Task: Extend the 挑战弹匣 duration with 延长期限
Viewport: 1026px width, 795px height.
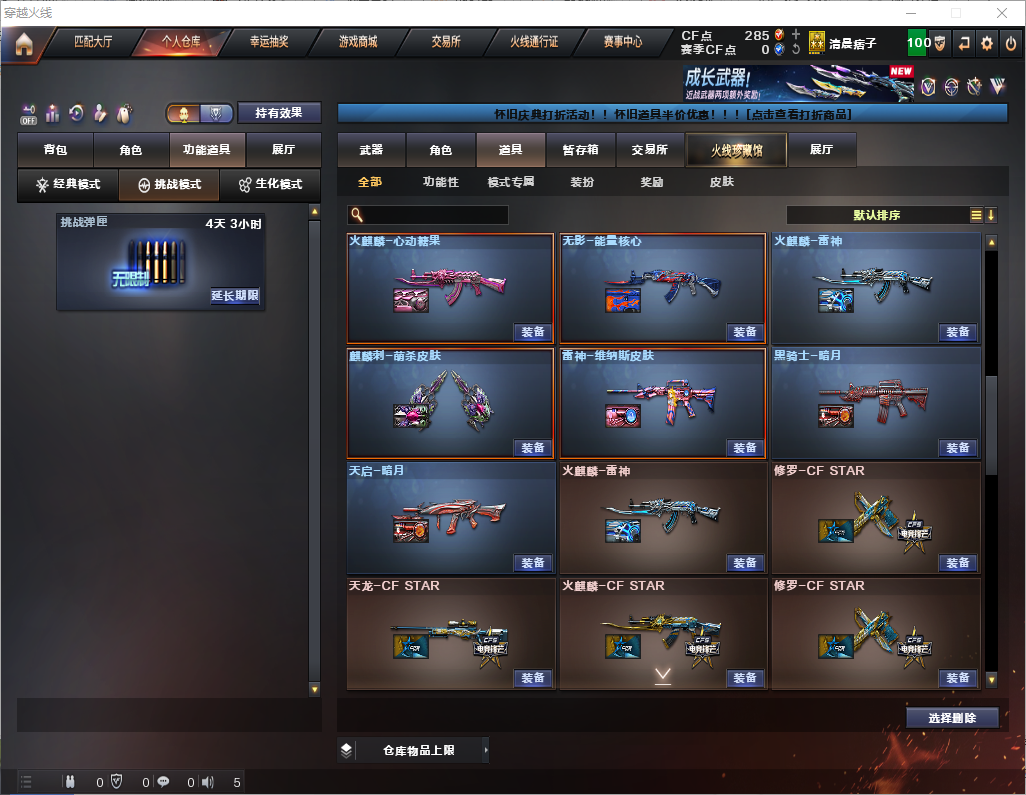Action: pyautogui.click(x=235, y=296)
